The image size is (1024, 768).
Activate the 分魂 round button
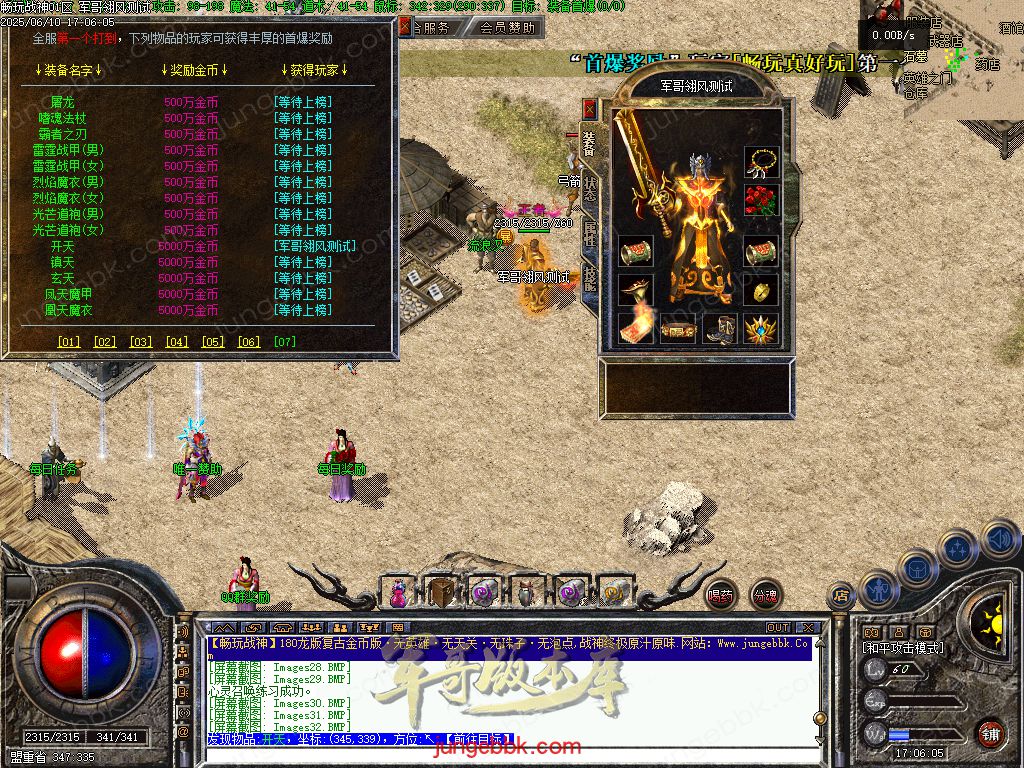point(765,595)
